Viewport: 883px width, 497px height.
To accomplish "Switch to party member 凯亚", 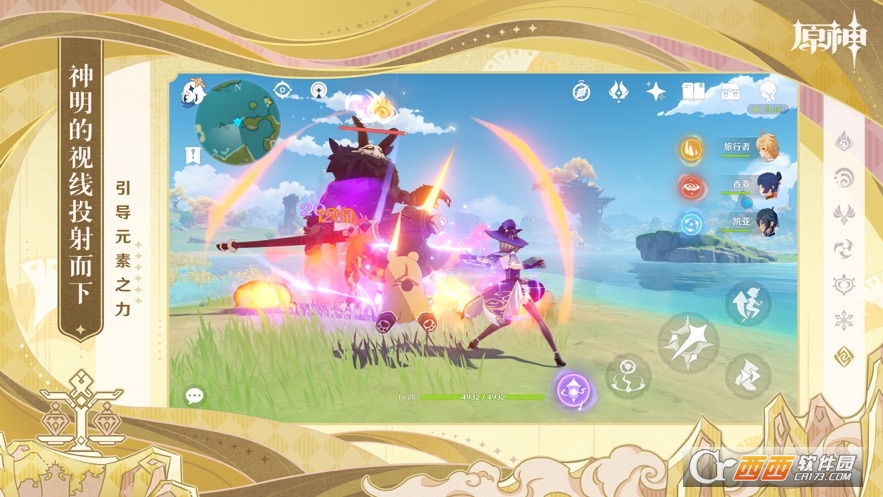I will (766, 221).
